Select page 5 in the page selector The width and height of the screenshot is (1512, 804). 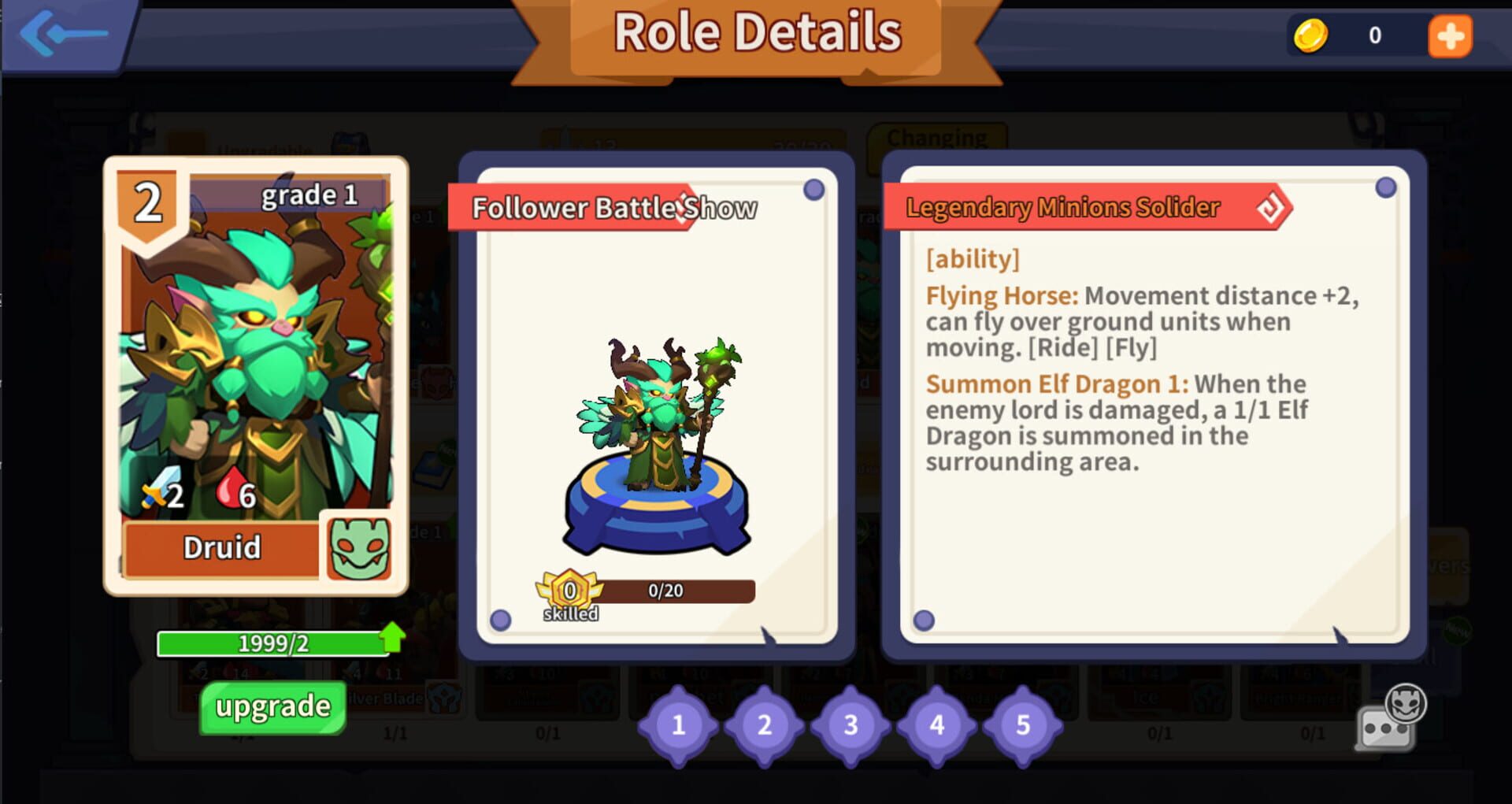click(1022, 725)
